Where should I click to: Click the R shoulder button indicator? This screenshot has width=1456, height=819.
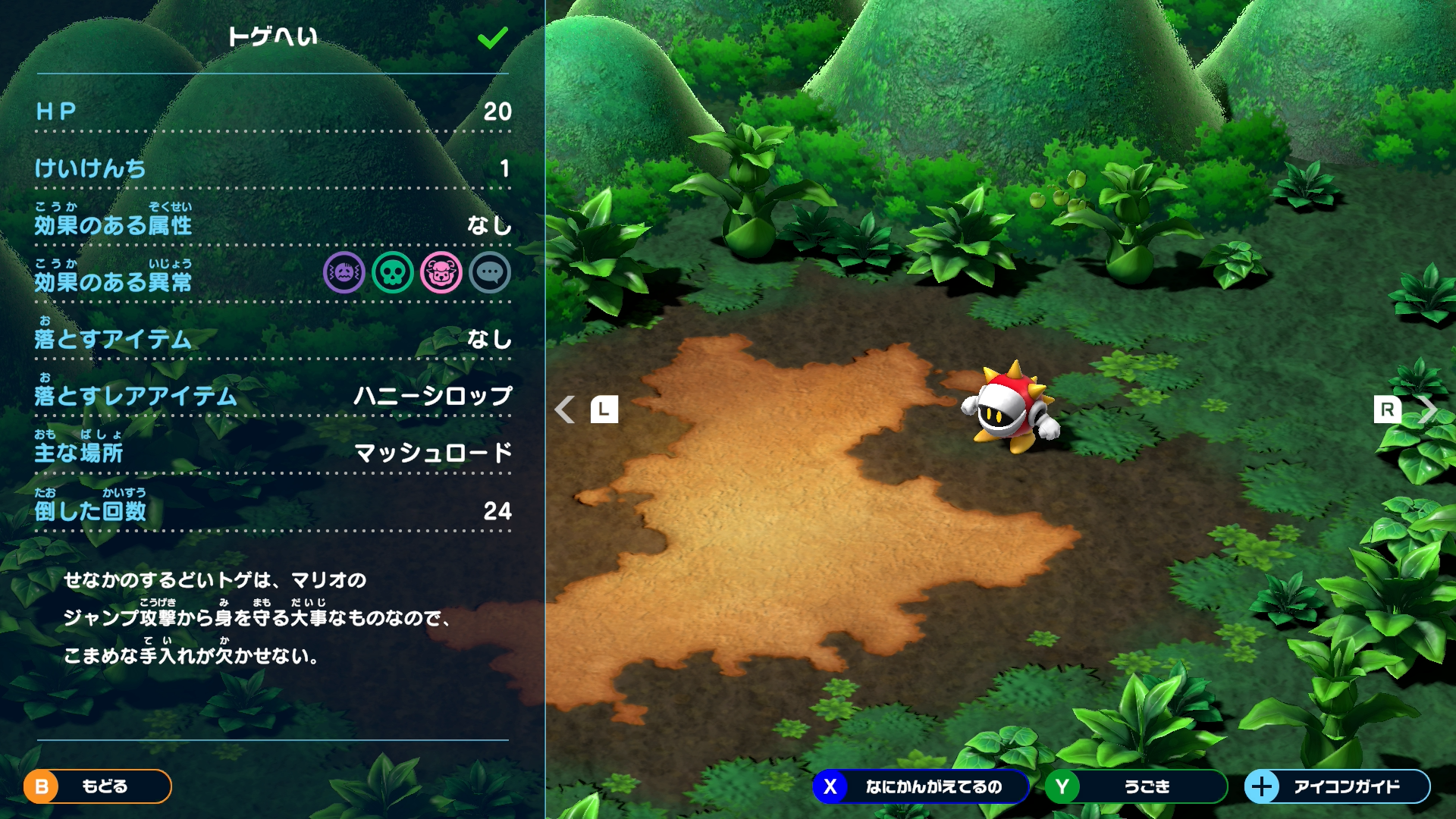click(1389, 409)
